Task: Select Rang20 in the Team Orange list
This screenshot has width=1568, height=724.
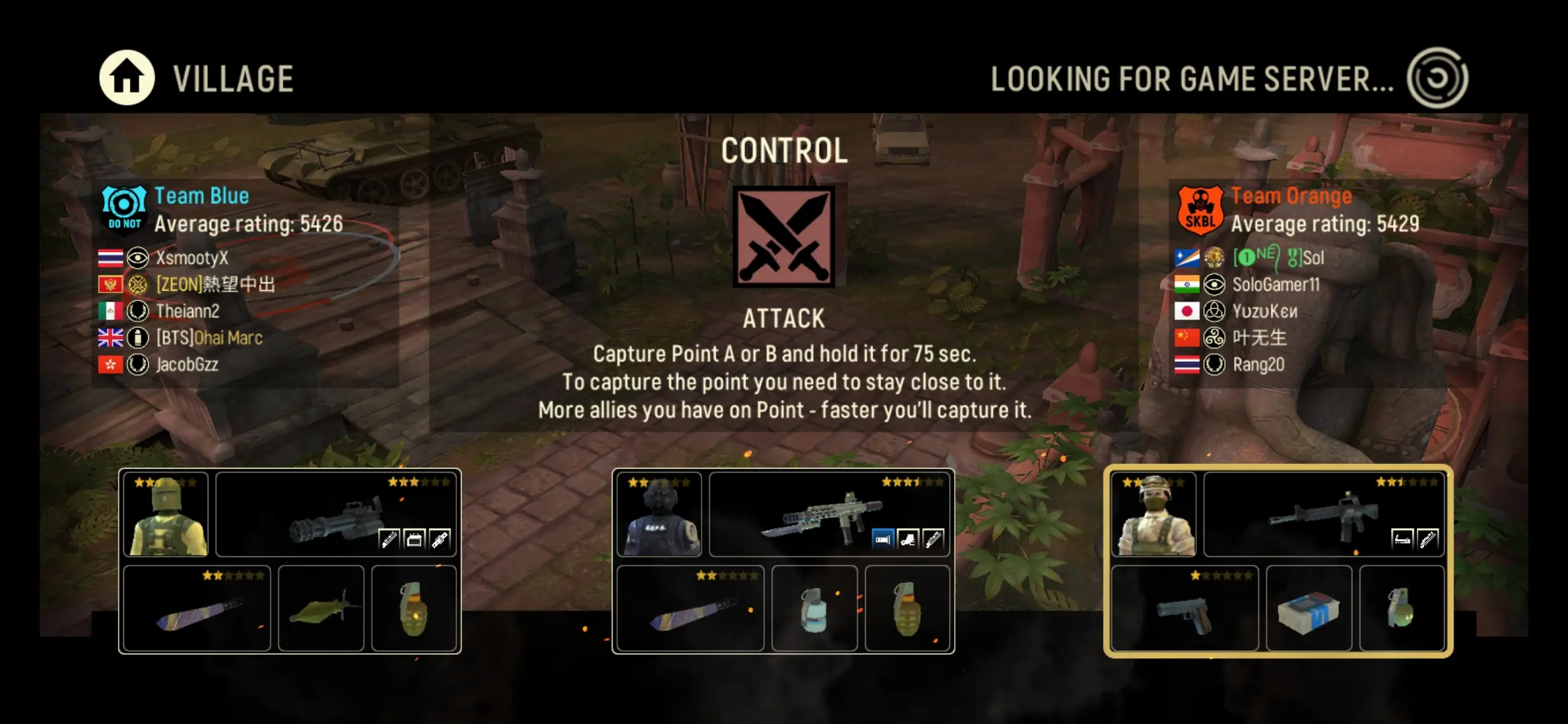Action: point(1258,365)
